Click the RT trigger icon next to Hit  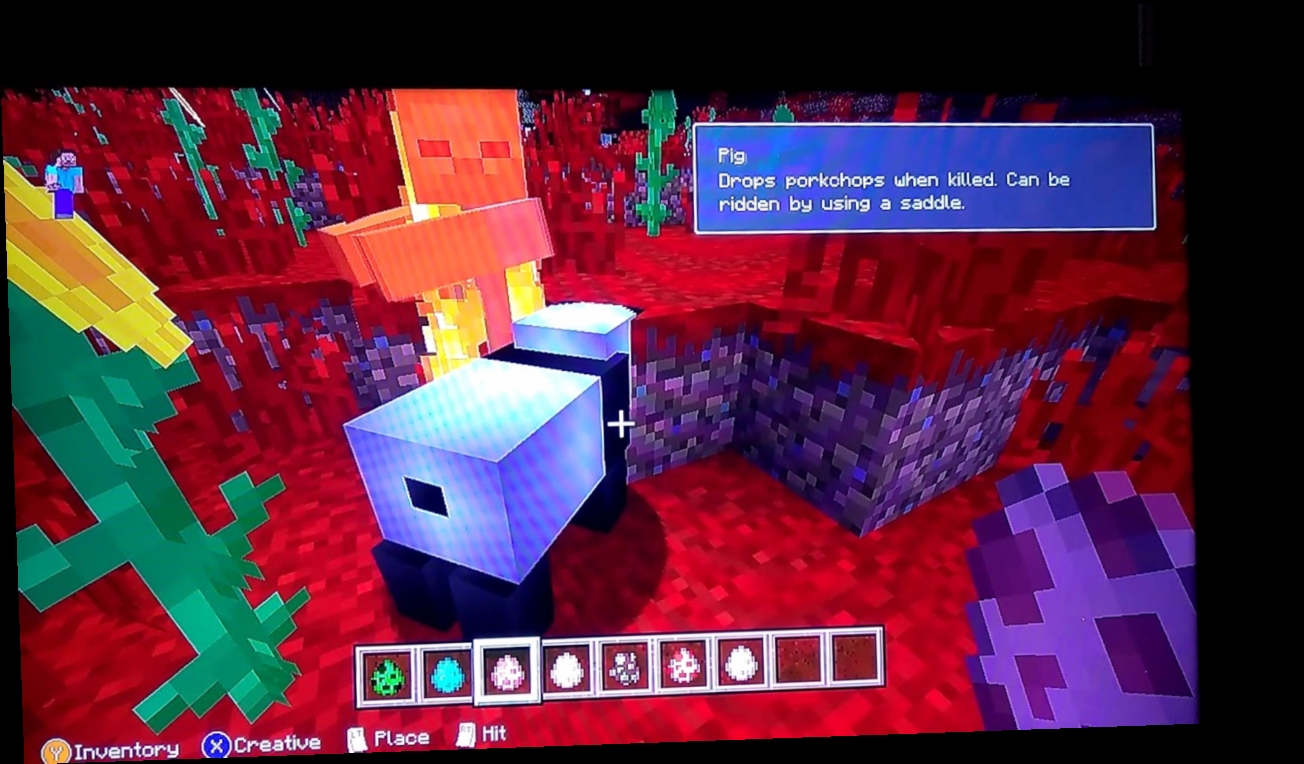click(463, 734)
